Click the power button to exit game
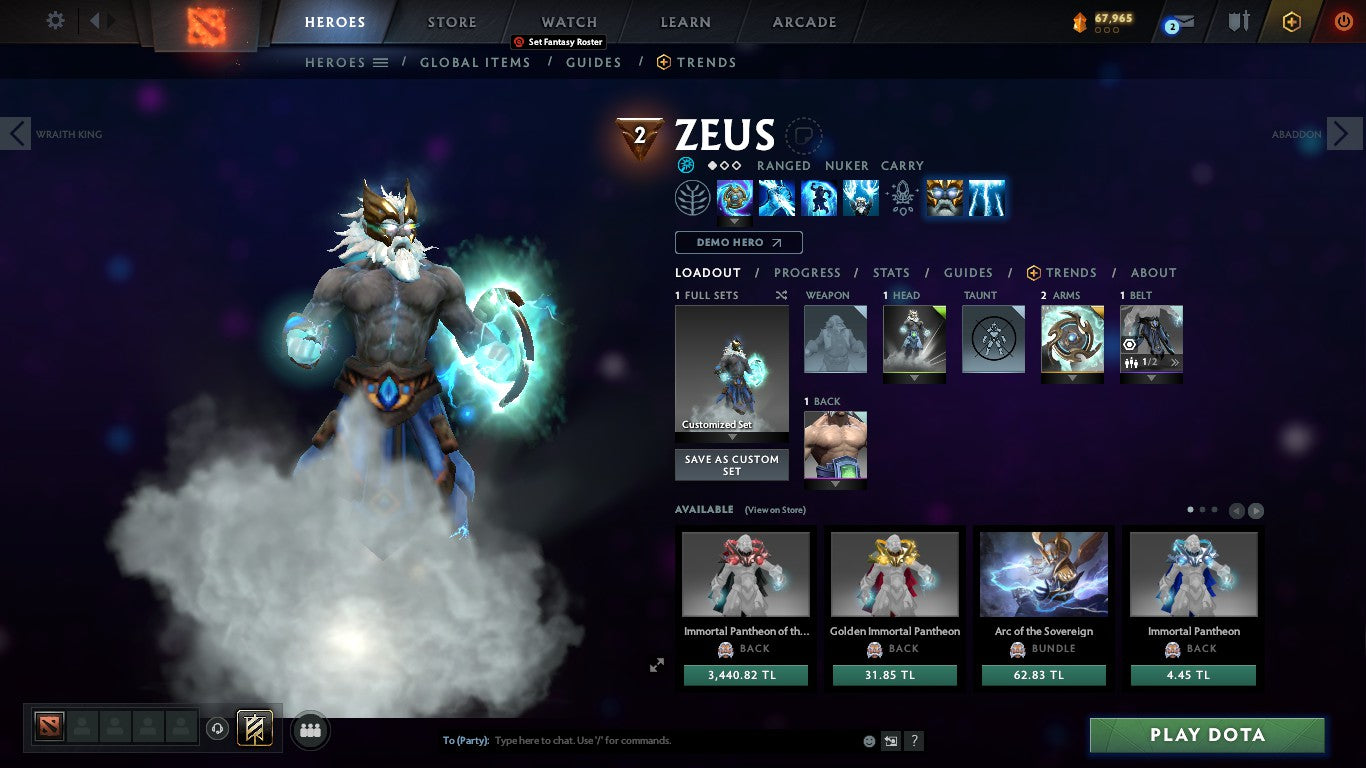This screenshot has width=1366, height=768. point(1344,20)
